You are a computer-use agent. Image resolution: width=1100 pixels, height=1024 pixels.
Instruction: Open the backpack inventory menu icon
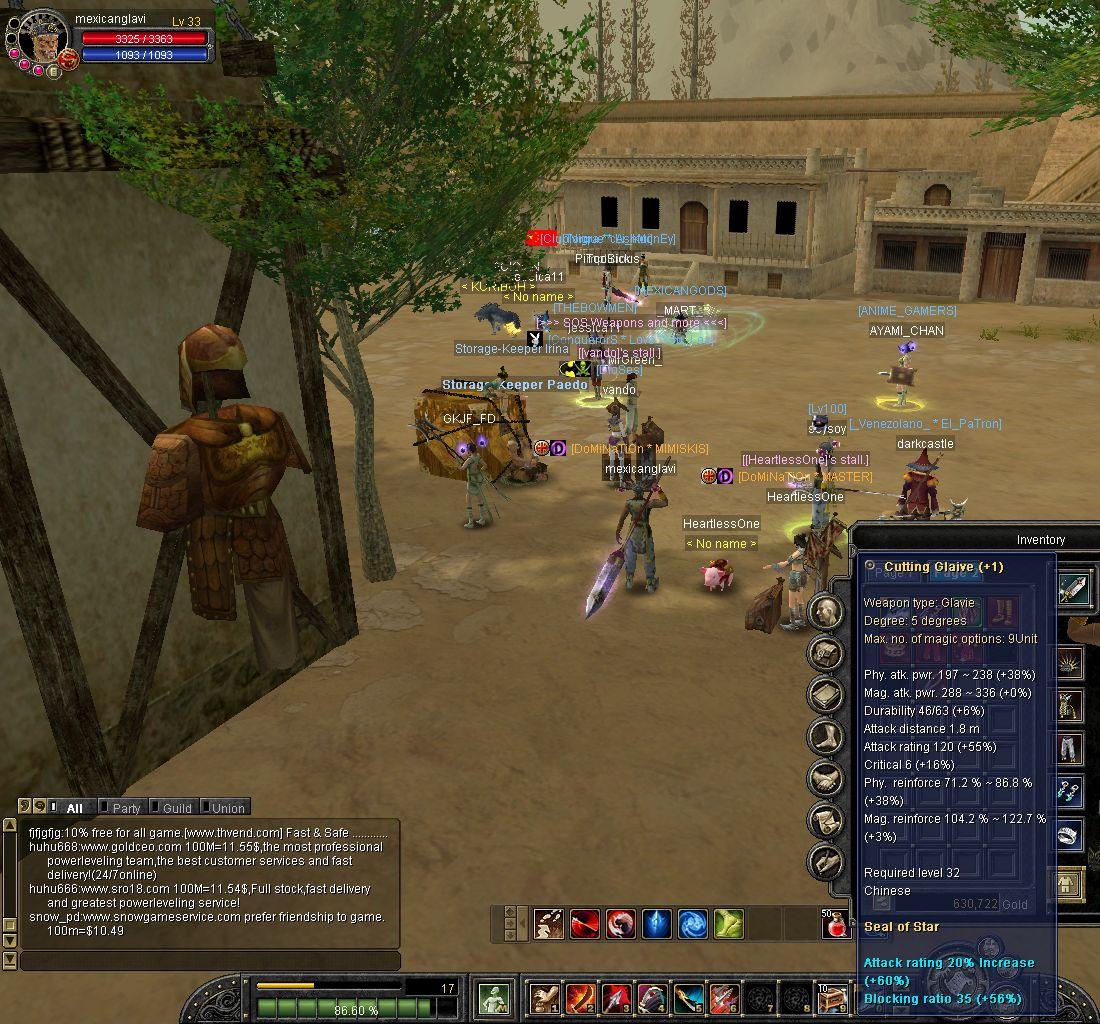pyautogui.click(x=826, y=653)
